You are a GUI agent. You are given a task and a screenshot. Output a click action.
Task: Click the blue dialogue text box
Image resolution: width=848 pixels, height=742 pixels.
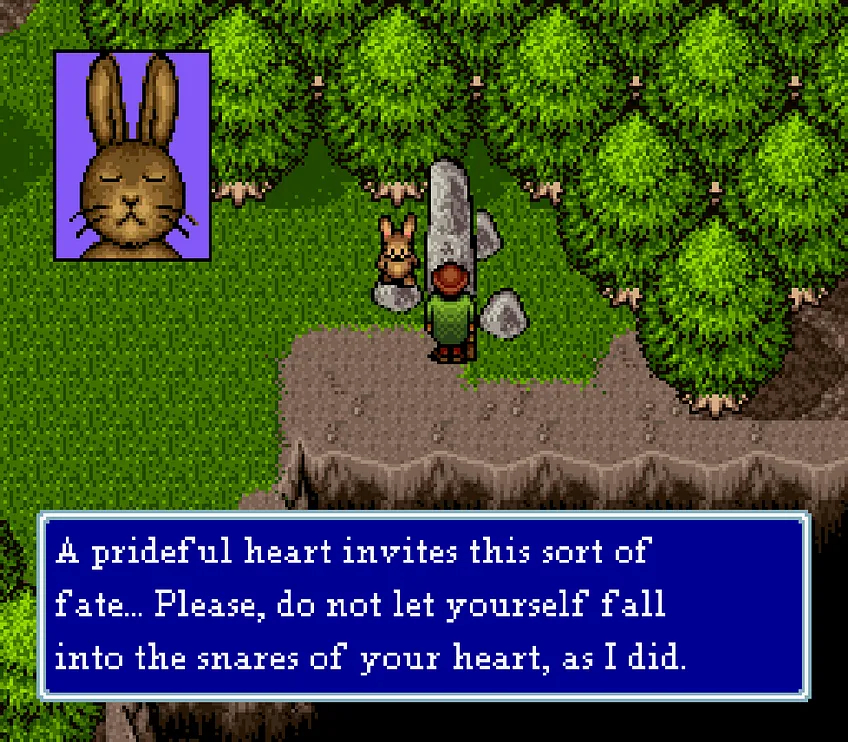423,605
